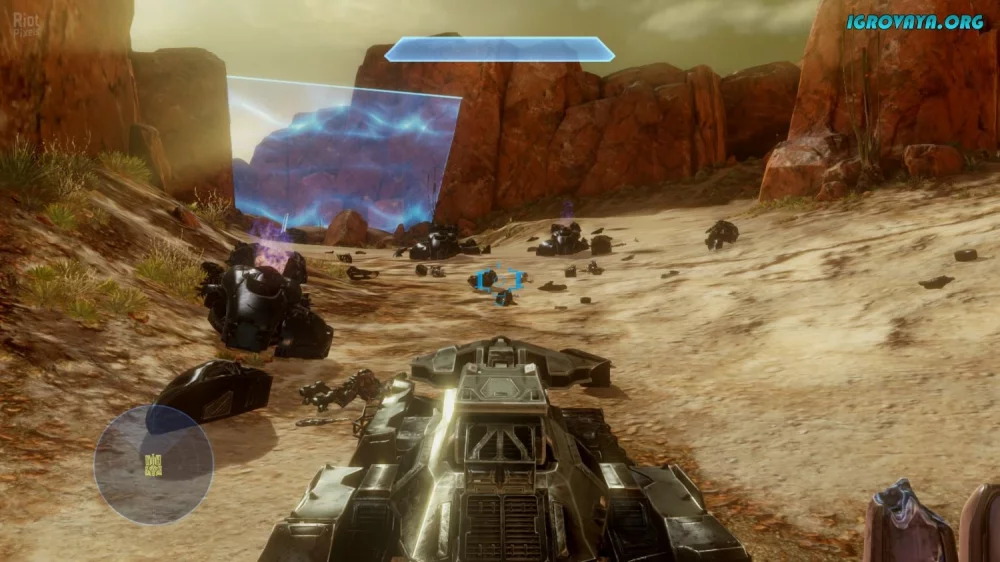This screenshot has height=562, width=1000.
Task: Click the IGROVAYA.ORG watermark
Action: click(916, 21)
